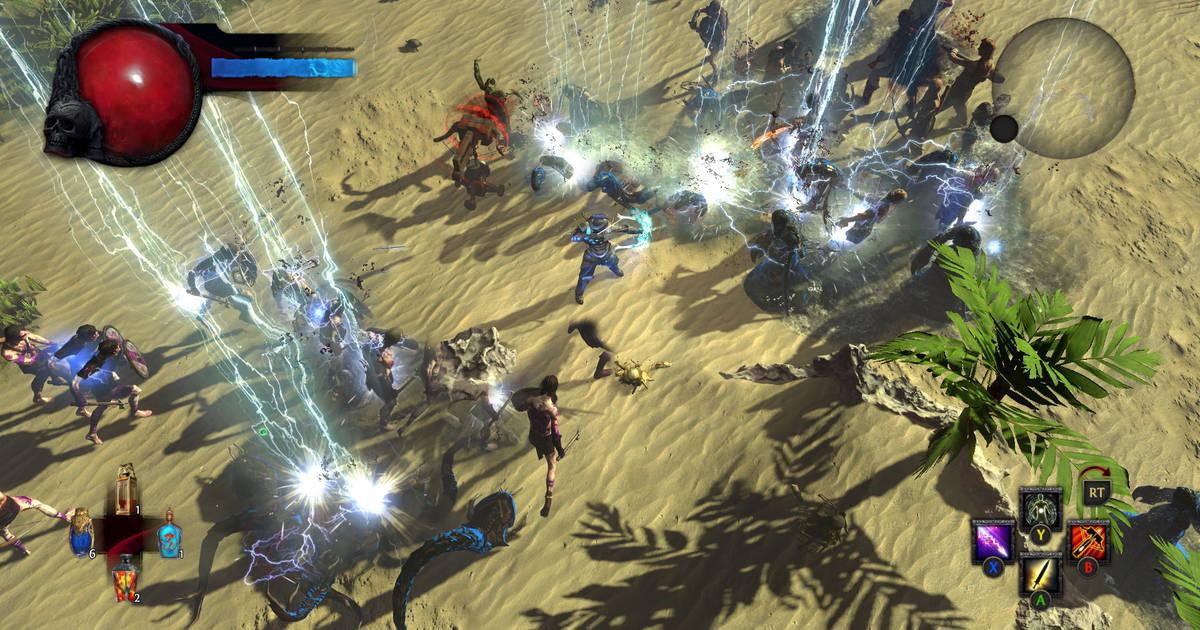Trigger the orange crossbow attack skill
This screenshot has height=630, width=1200.
(x=1087, y=541)
